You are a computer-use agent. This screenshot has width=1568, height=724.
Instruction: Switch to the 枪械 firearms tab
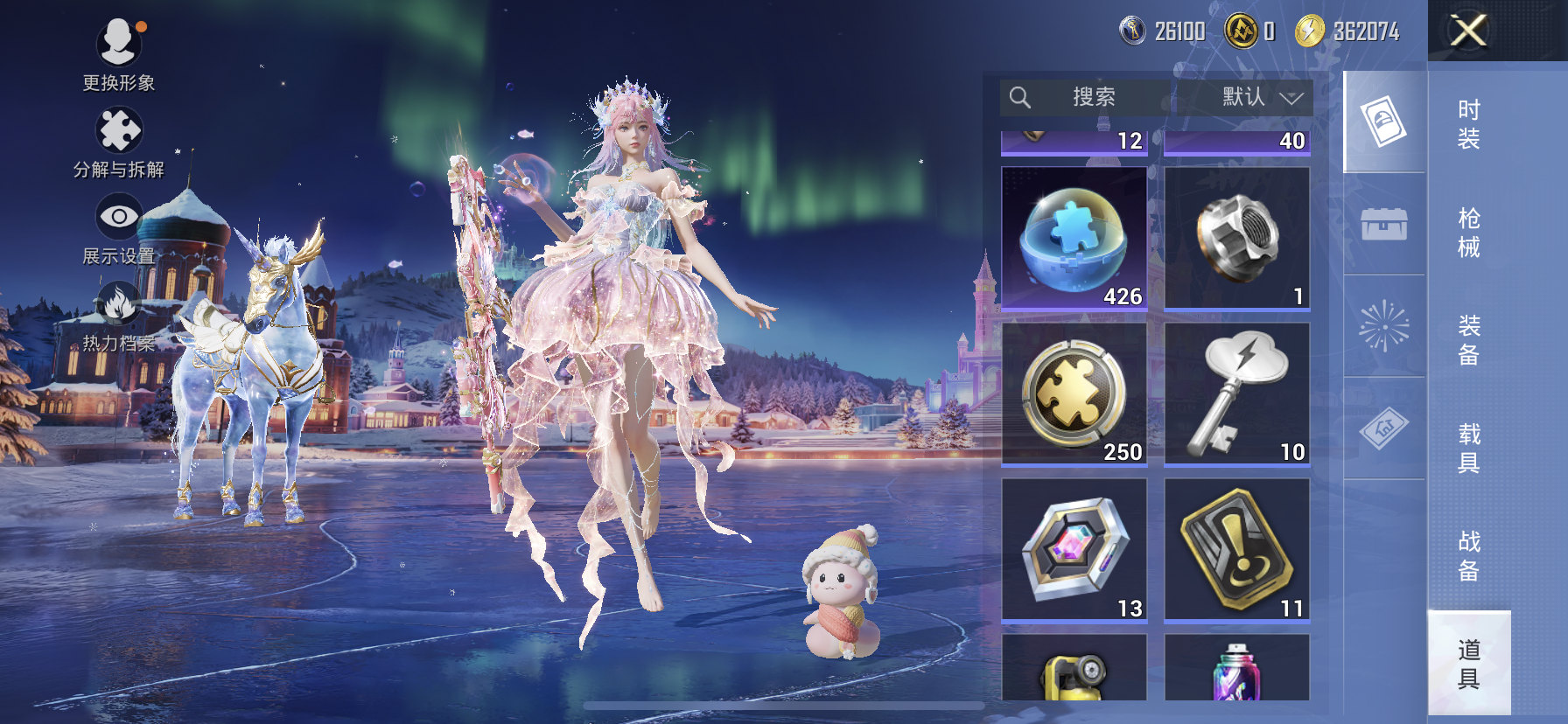click(1468, 233)
